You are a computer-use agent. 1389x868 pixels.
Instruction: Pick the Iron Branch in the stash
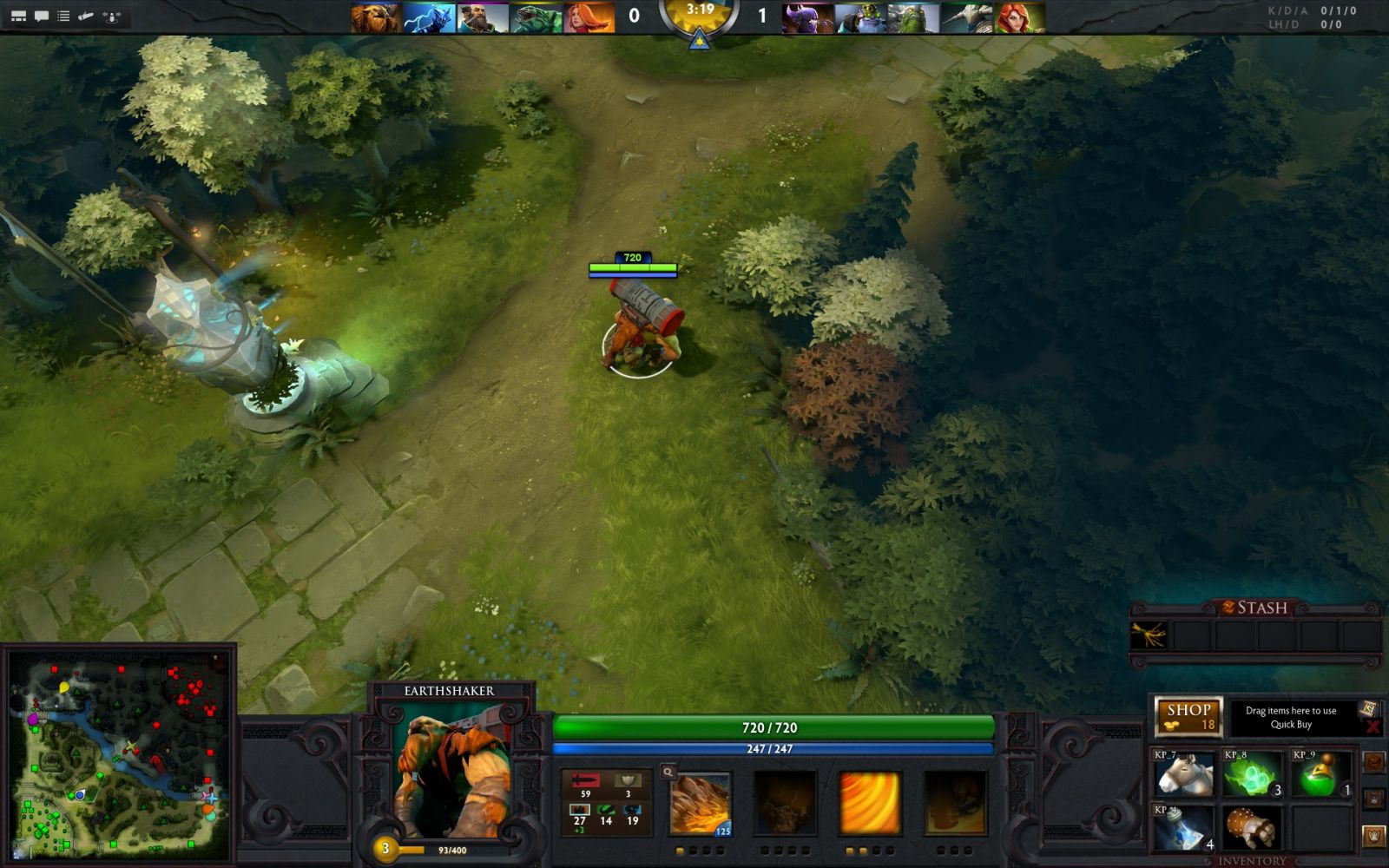tap(1149, 636)
